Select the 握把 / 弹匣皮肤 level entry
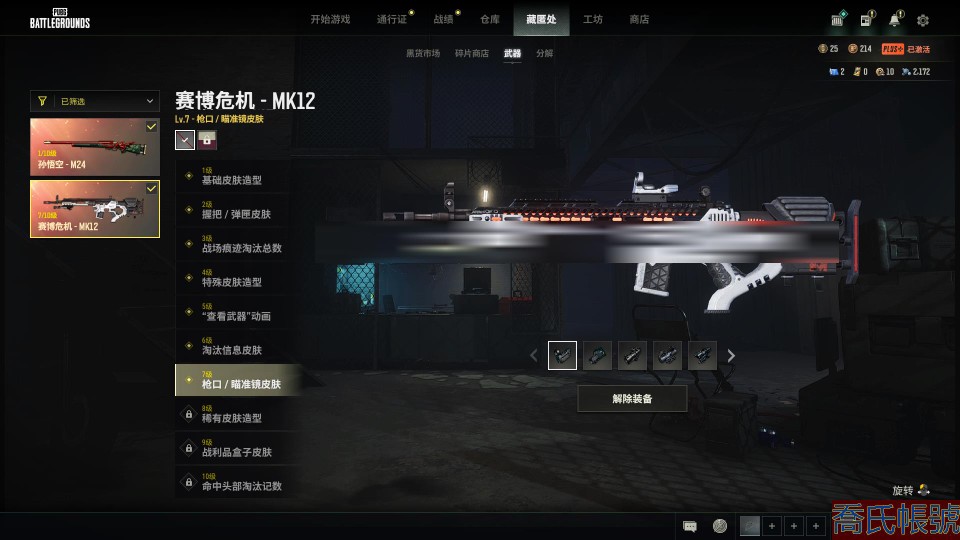 (x=235, y=212)
